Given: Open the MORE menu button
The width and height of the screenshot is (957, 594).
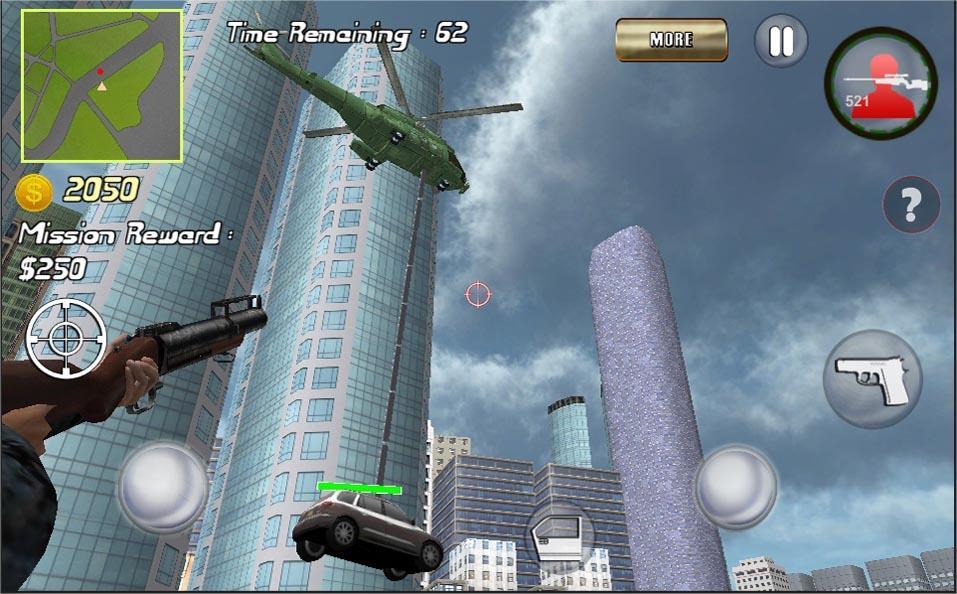Looking at the screenshot, I should tap(671, 40).
